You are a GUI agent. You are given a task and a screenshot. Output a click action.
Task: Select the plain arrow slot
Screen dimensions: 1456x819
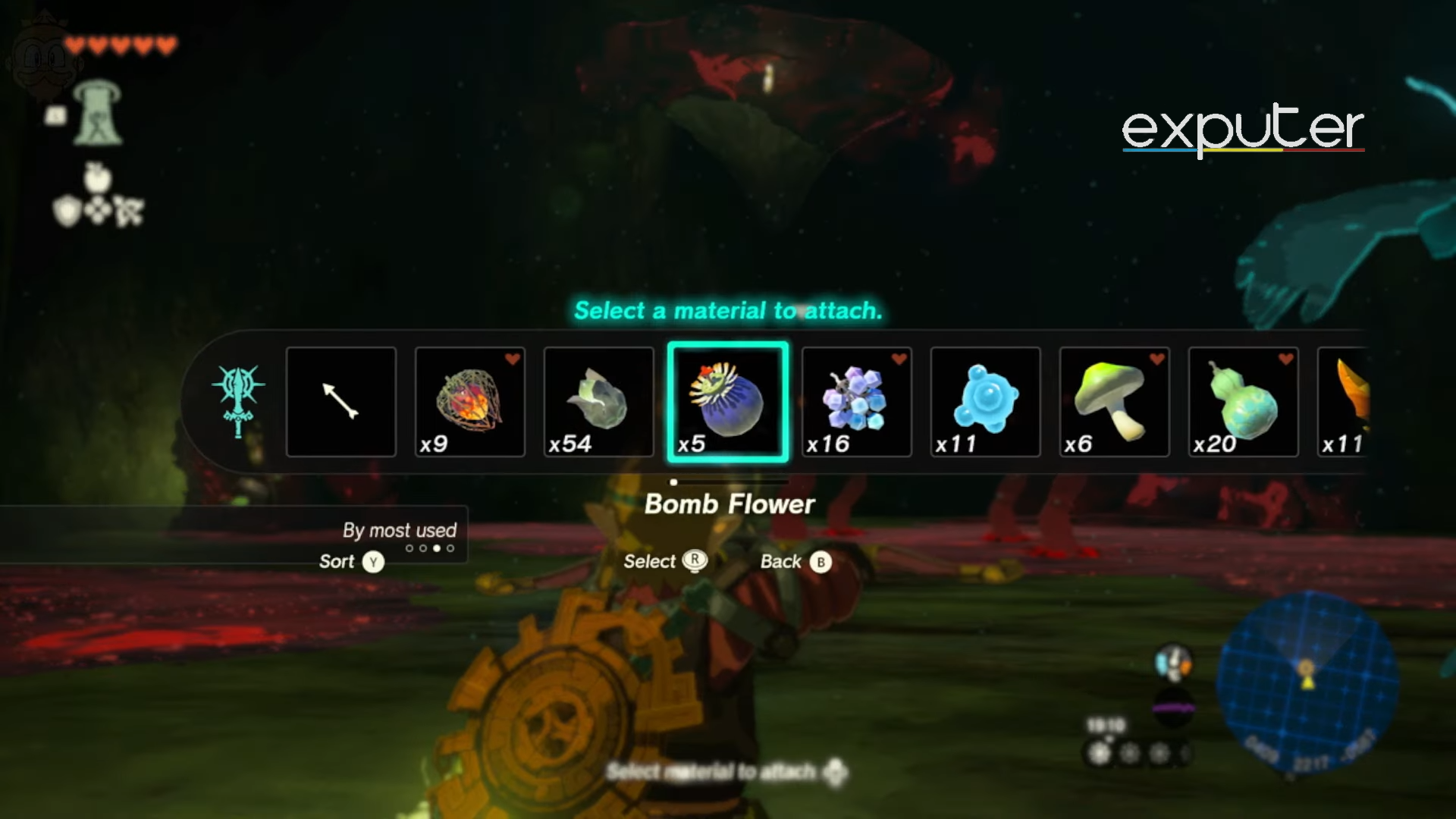[341, 402]
